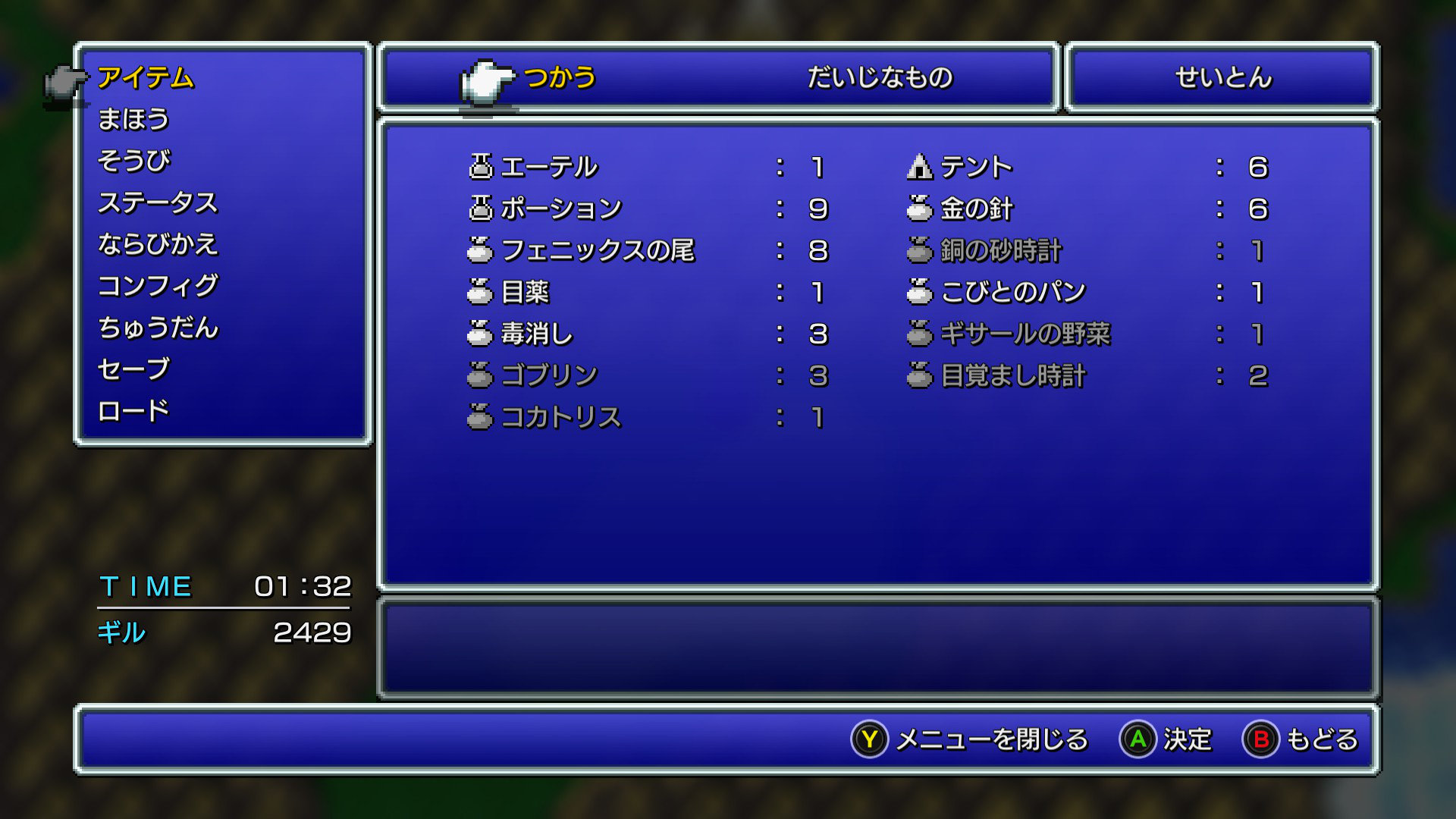The image size is (1456, 819).
Task: Choose ならびかえ in the menu
Action: click(x=158, y=244)
